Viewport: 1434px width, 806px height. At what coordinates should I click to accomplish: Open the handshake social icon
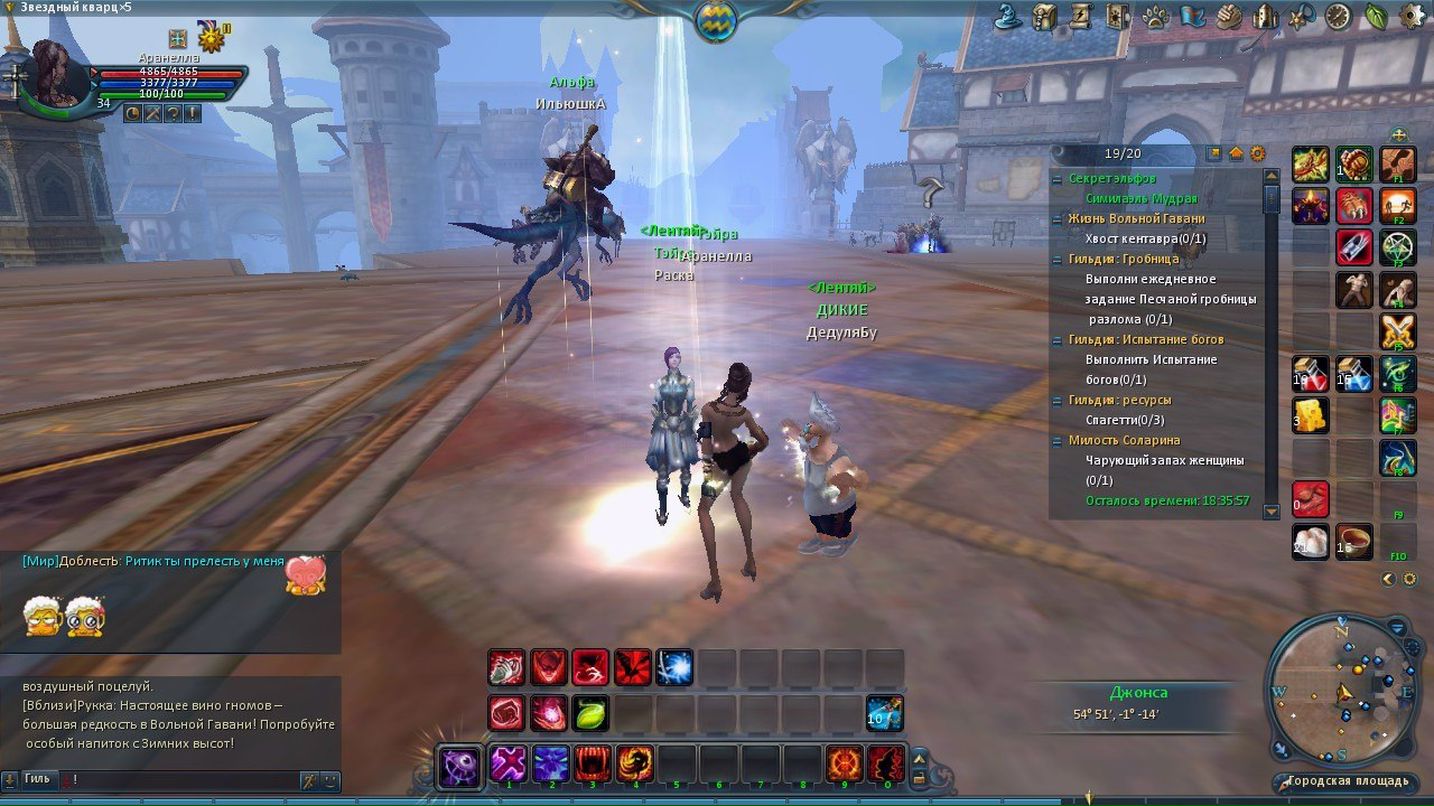click(x=1229, y=17)
